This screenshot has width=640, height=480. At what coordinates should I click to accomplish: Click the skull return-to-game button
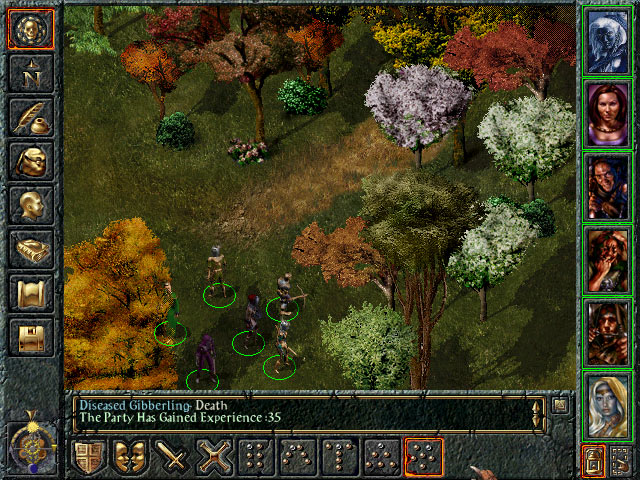[x=31, y=29]
